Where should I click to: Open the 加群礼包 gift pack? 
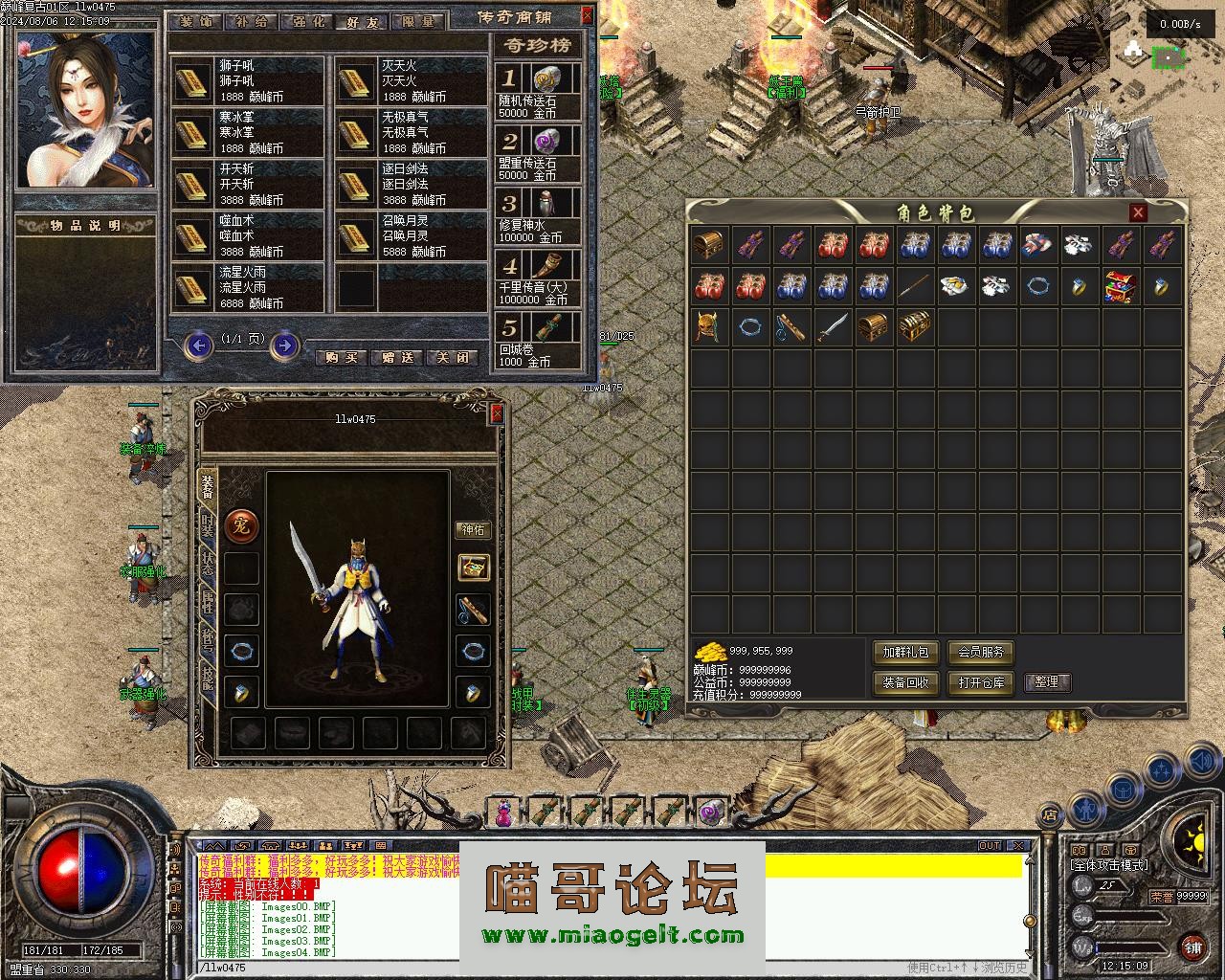[x=905, y=653]
